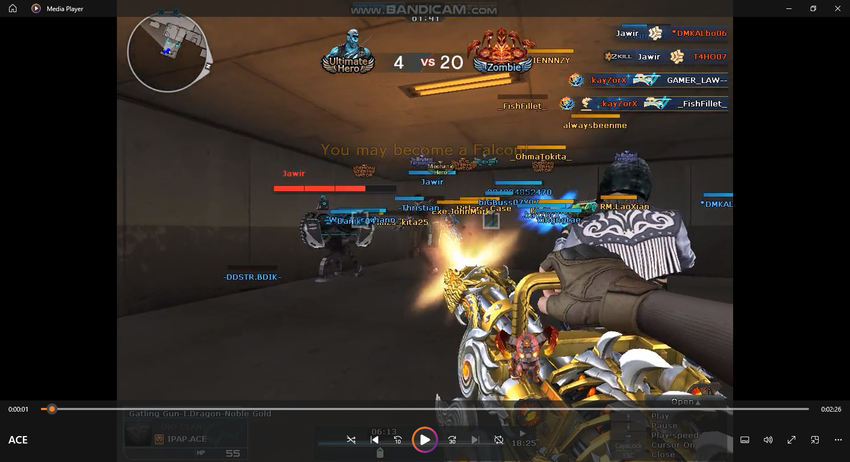The height and width of the screenshot is (462, 850).
Task: Select Cursor On in the replay menu
Action: 672,444
